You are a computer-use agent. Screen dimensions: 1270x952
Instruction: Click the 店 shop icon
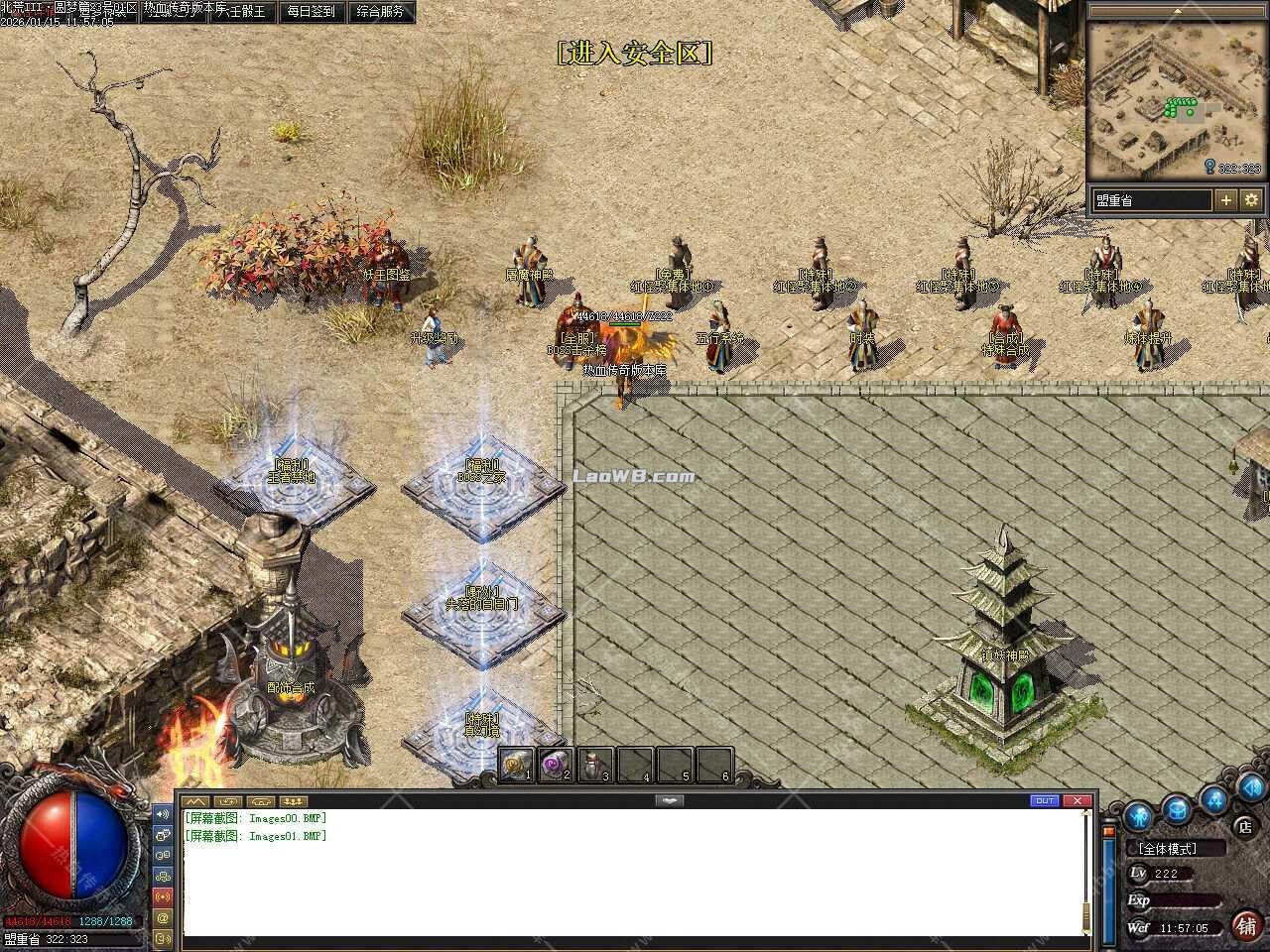(x=1244, y=825)
